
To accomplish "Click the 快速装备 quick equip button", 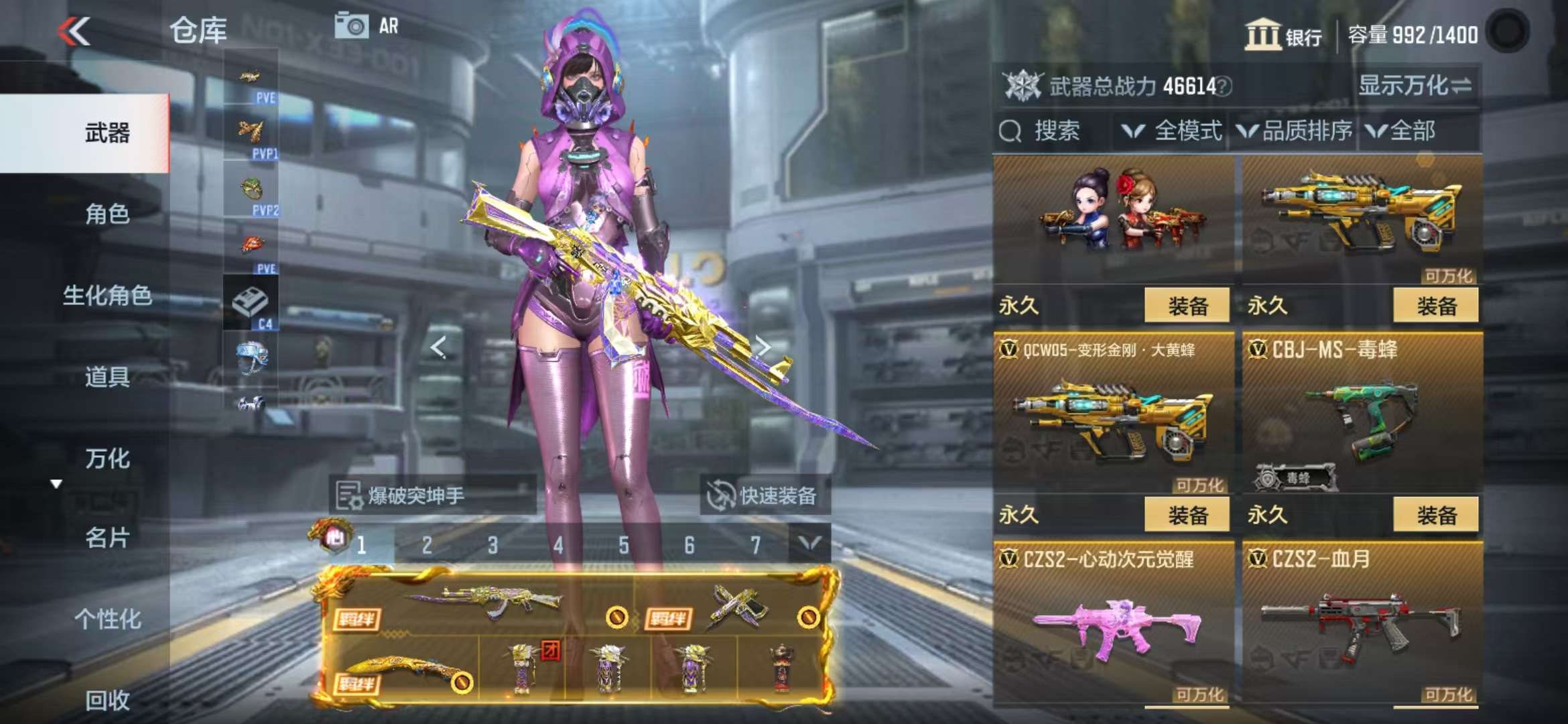I will pos(764,496).
